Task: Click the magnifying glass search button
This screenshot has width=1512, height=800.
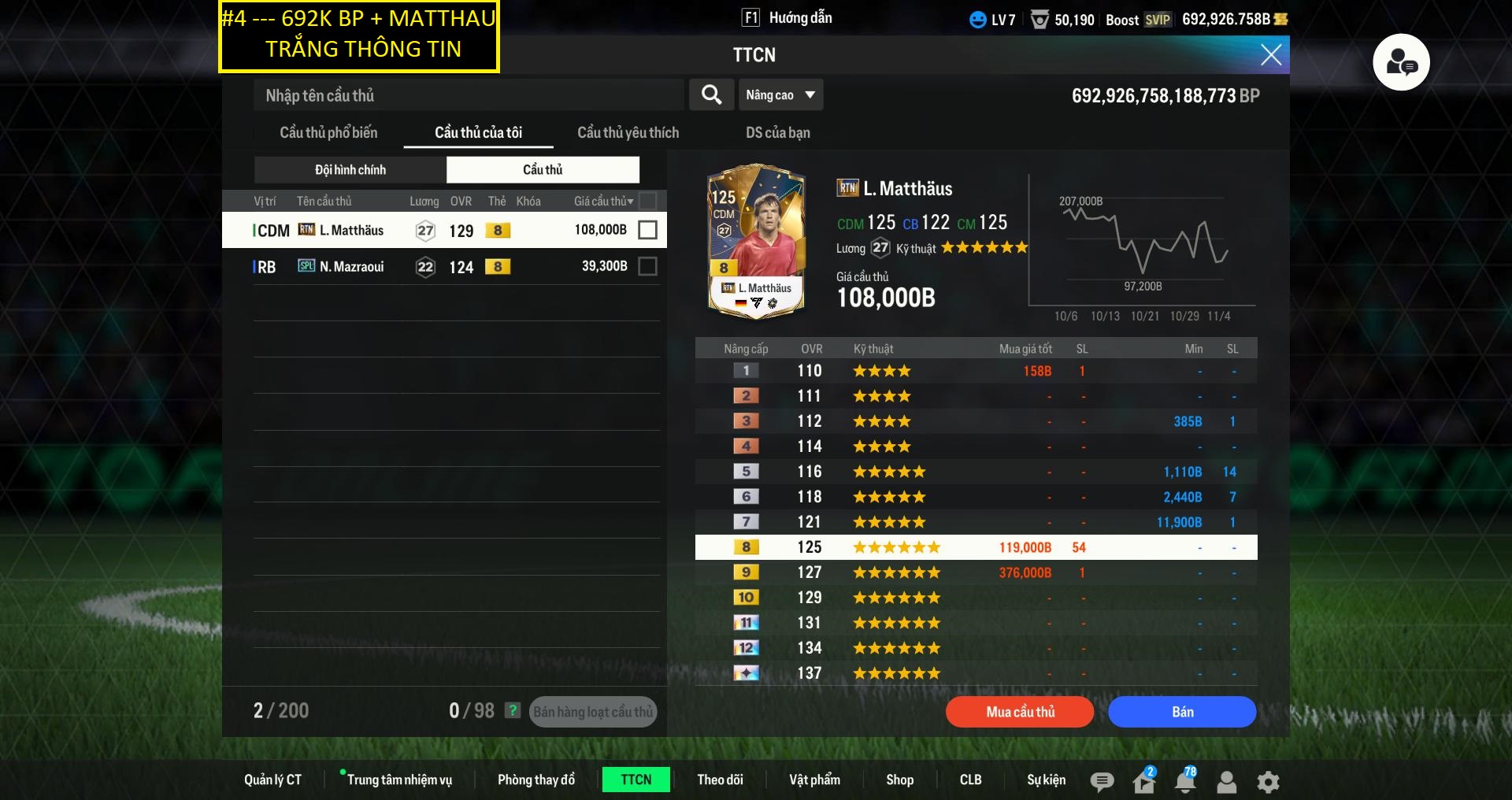Action: pos(711,95)
